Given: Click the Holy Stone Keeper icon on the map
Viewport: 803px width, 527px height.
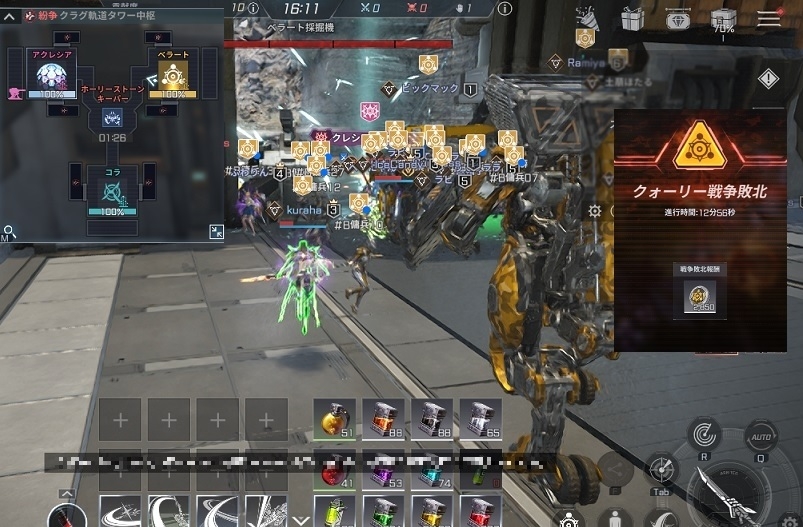Looking at the screenshot, I should [112, 118].
